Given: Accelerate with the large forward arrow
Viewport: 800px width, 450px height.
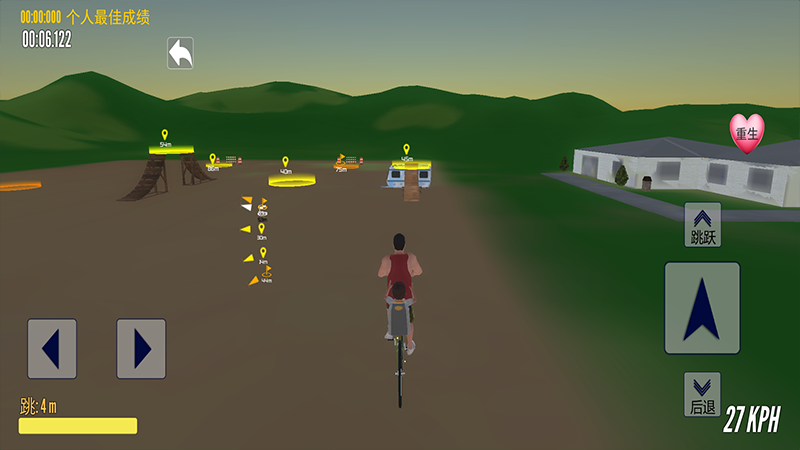Looking at the screenshot, I should point(702,308).
